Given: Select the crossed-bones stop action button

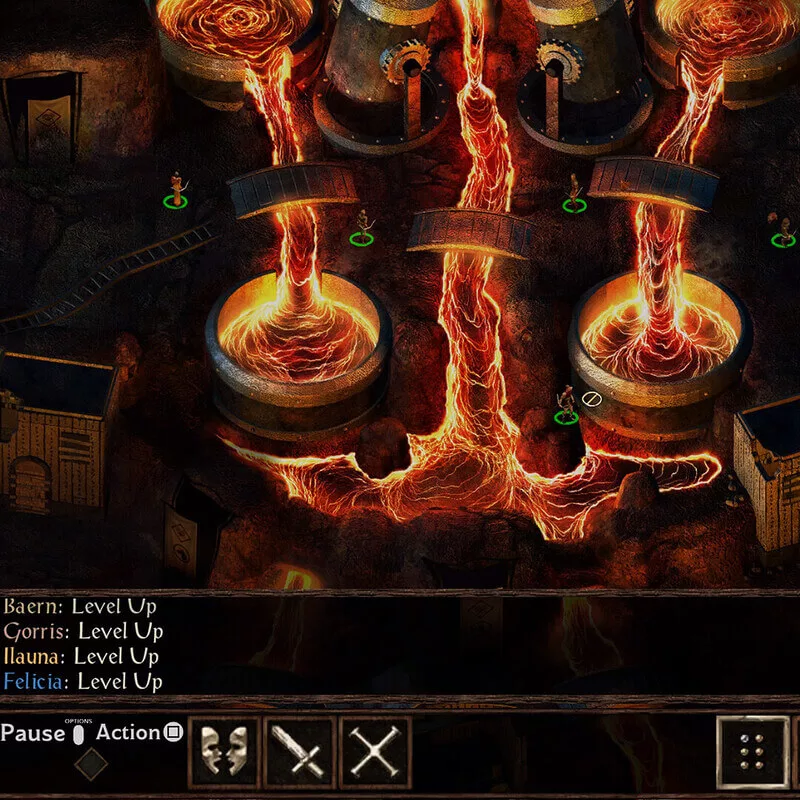Looking at the screenshot, I should click(375, 751).
